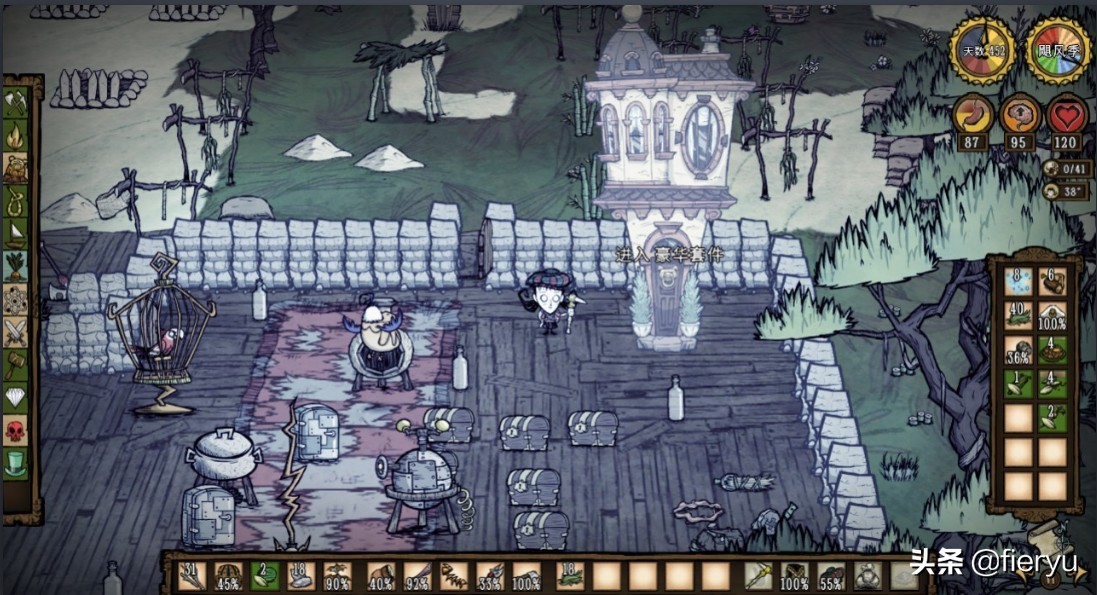The image size is (1097, 595).
Task: Select the green item slot with count 2
Action: [x=264, y=576]
